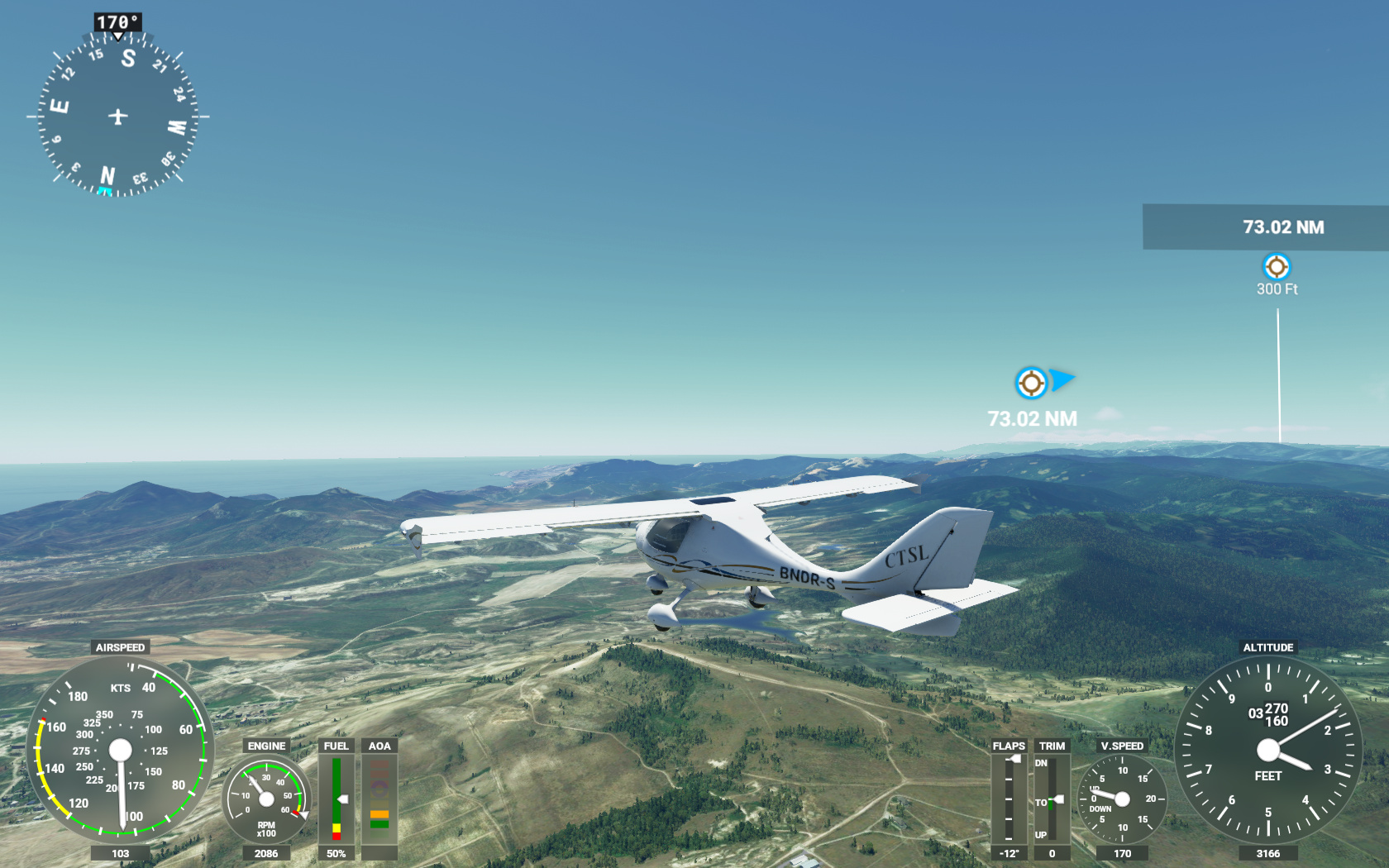This screenshot has height=868, width=1389.
Task: Select the V.SPEED vertical speed gauge
Action: pos(1121,800)
